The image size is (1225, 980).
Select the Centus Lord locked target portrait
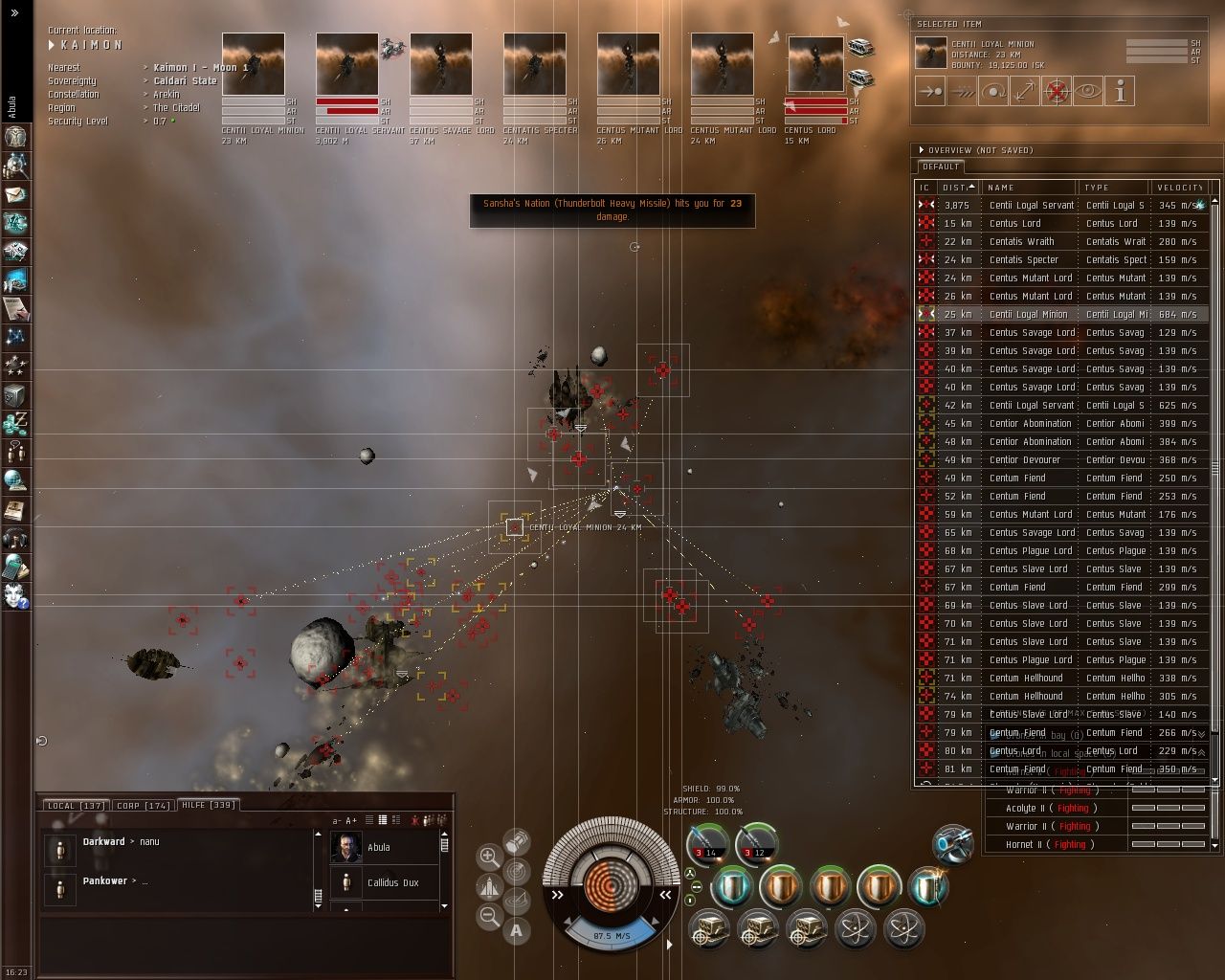(x=815, y=65)
